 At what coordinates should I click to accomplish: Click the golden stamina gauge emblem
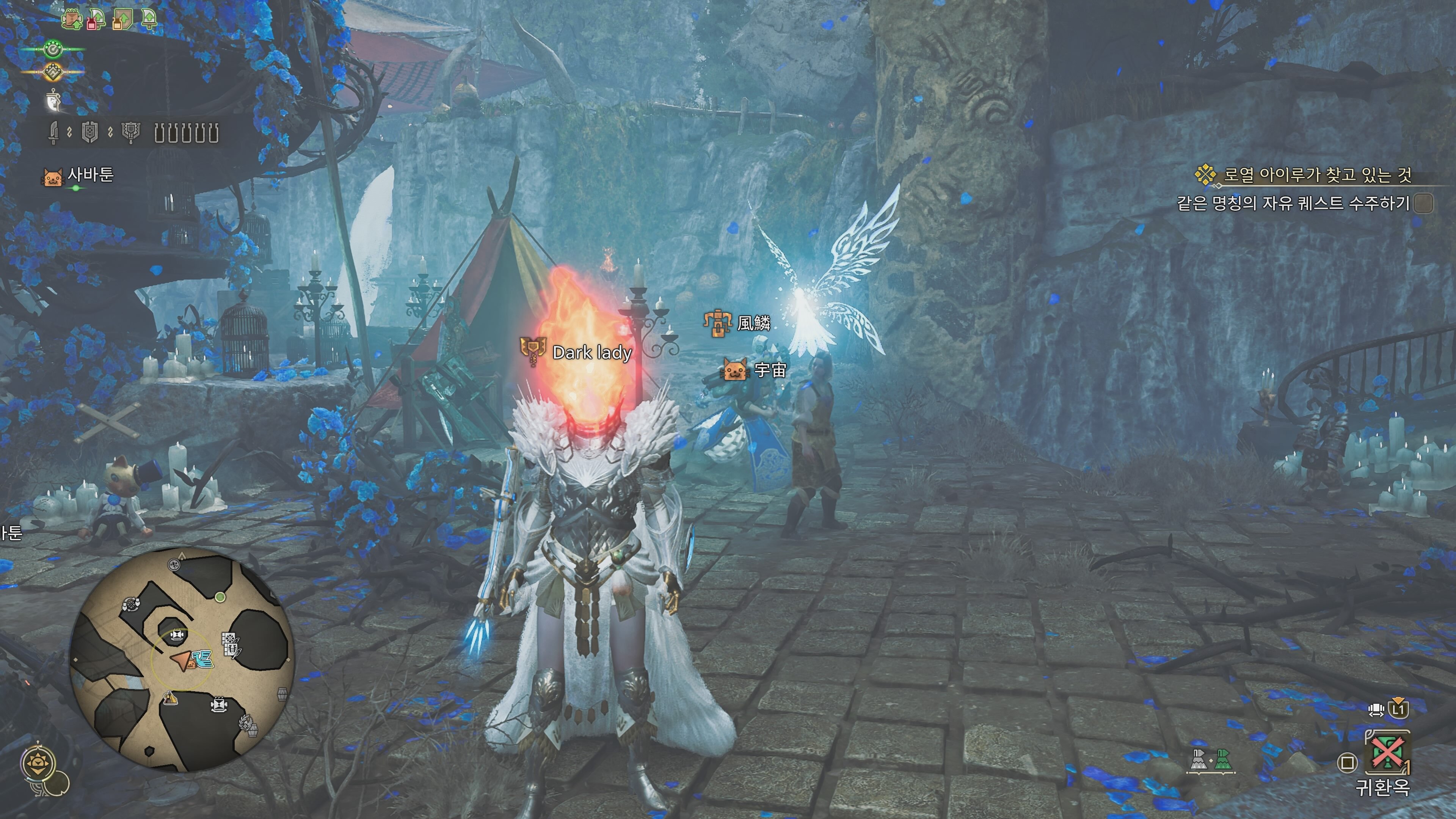(53, 72)
